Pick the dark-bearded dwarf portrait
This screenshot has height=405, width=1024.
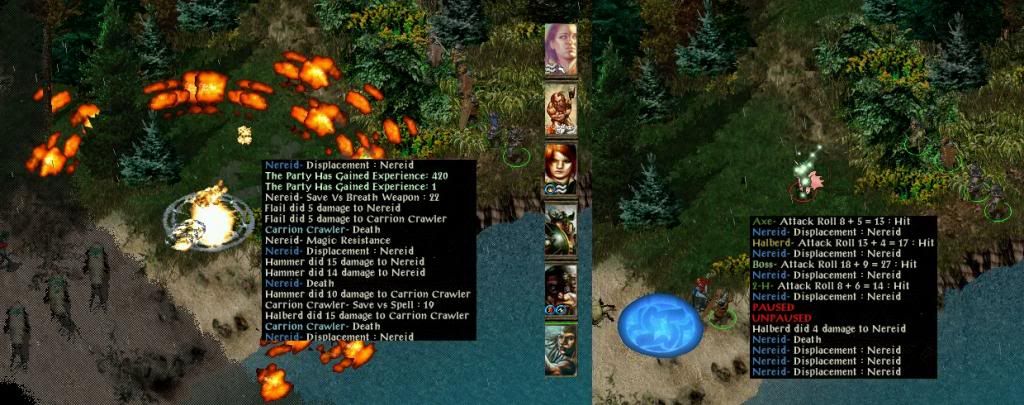tap(561, 290)
